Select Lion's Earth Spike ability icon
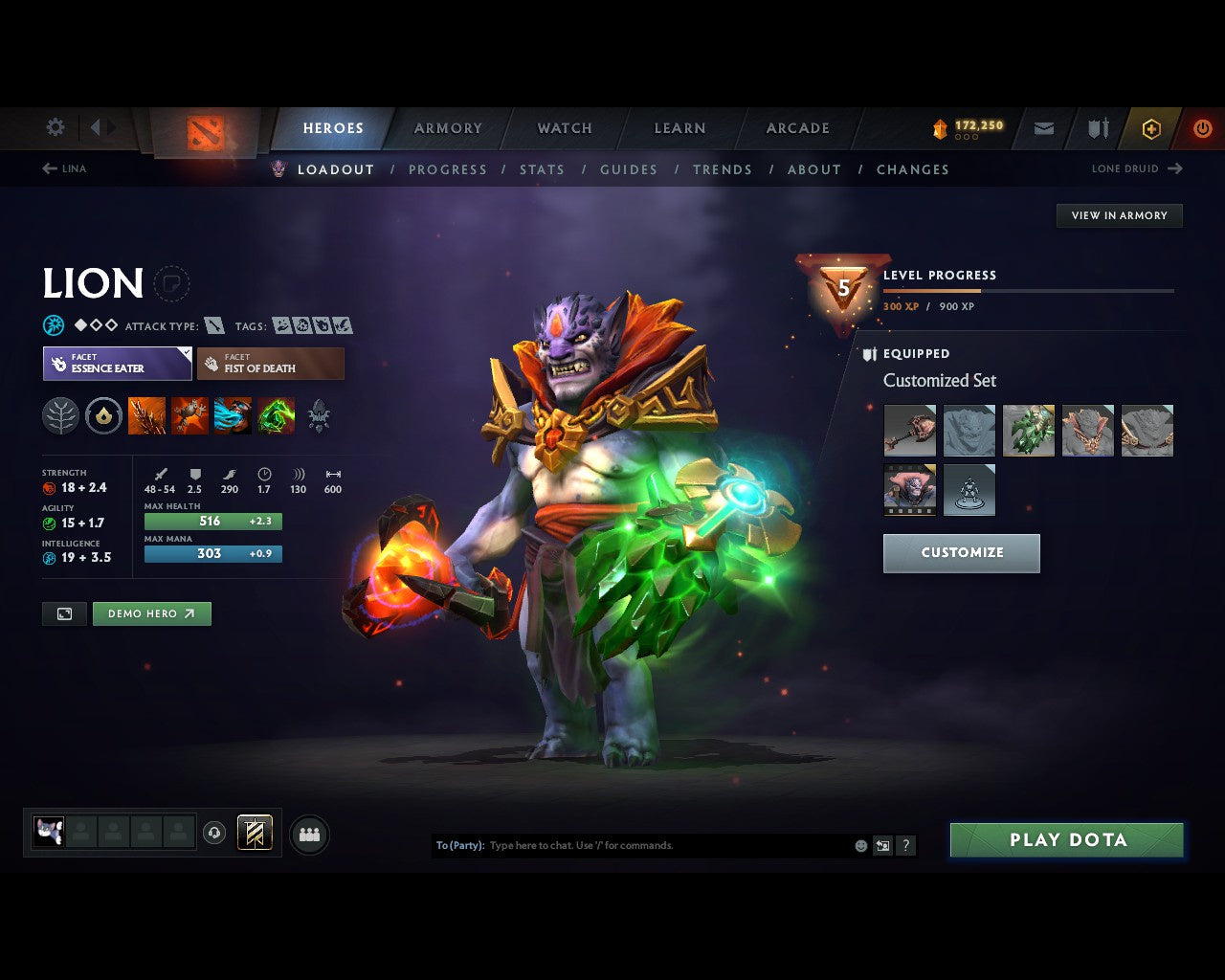The image size is (1225, 980). pyautogui.click(x=147, y=415)
